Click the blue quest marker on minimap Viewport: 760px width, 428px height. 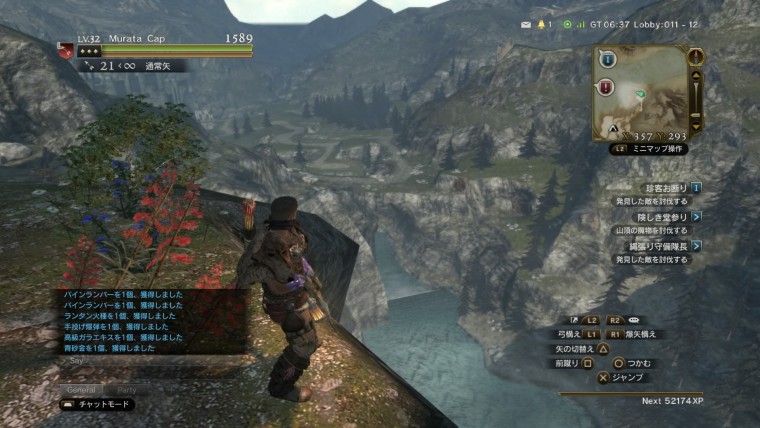(x=607, y=61)
